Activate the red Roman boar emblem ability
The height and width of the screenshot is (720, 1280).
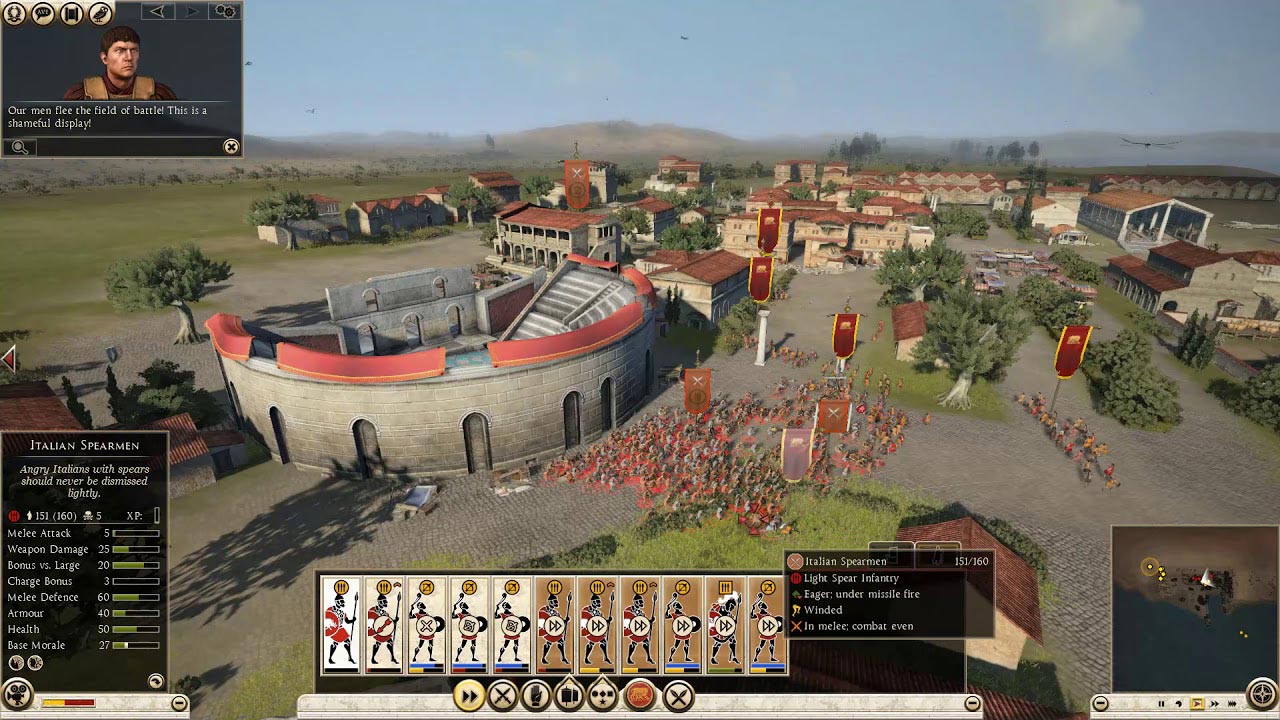click(x=640, y=695)
